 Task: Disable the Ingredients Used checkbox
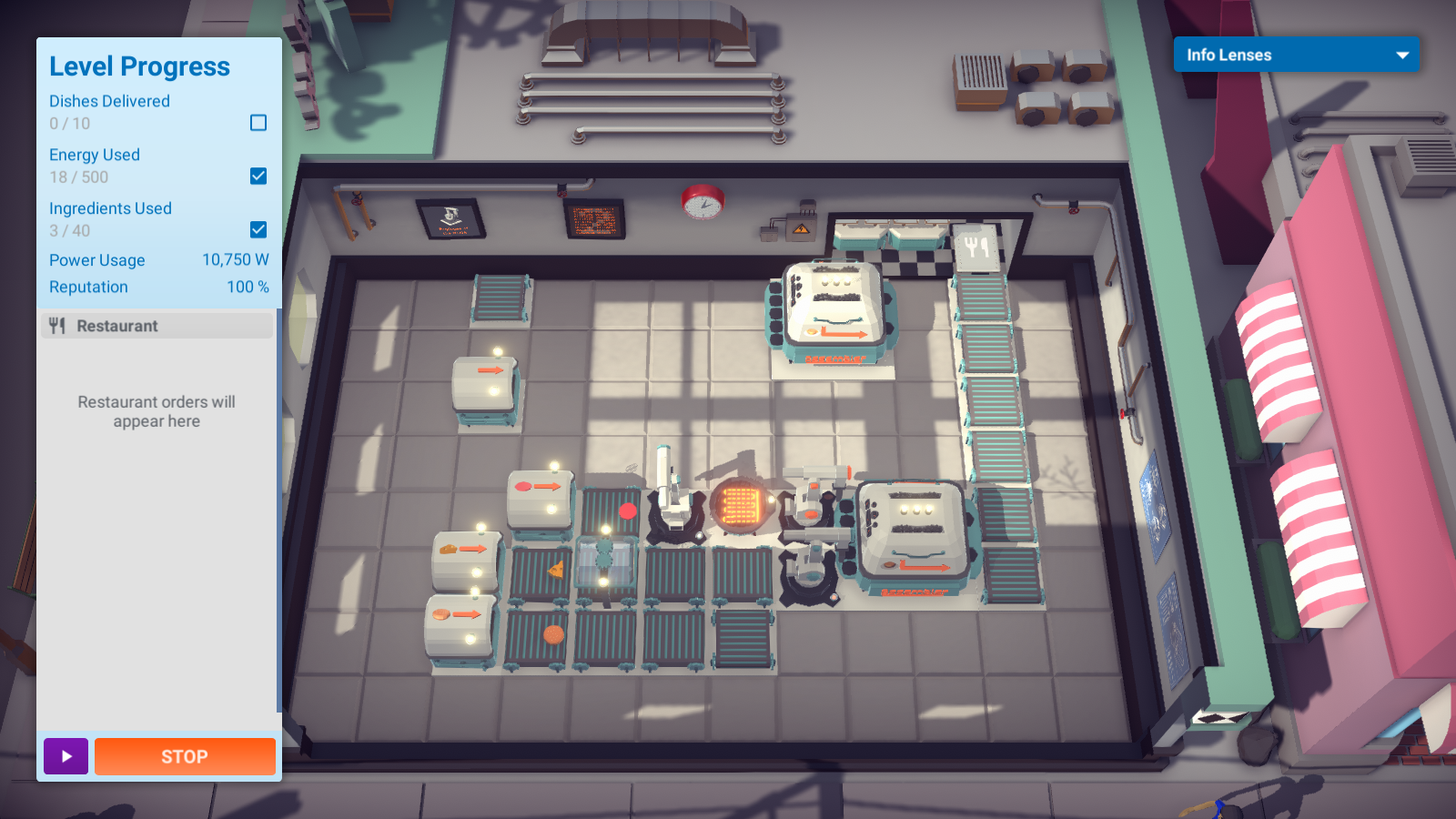(259, 230)
